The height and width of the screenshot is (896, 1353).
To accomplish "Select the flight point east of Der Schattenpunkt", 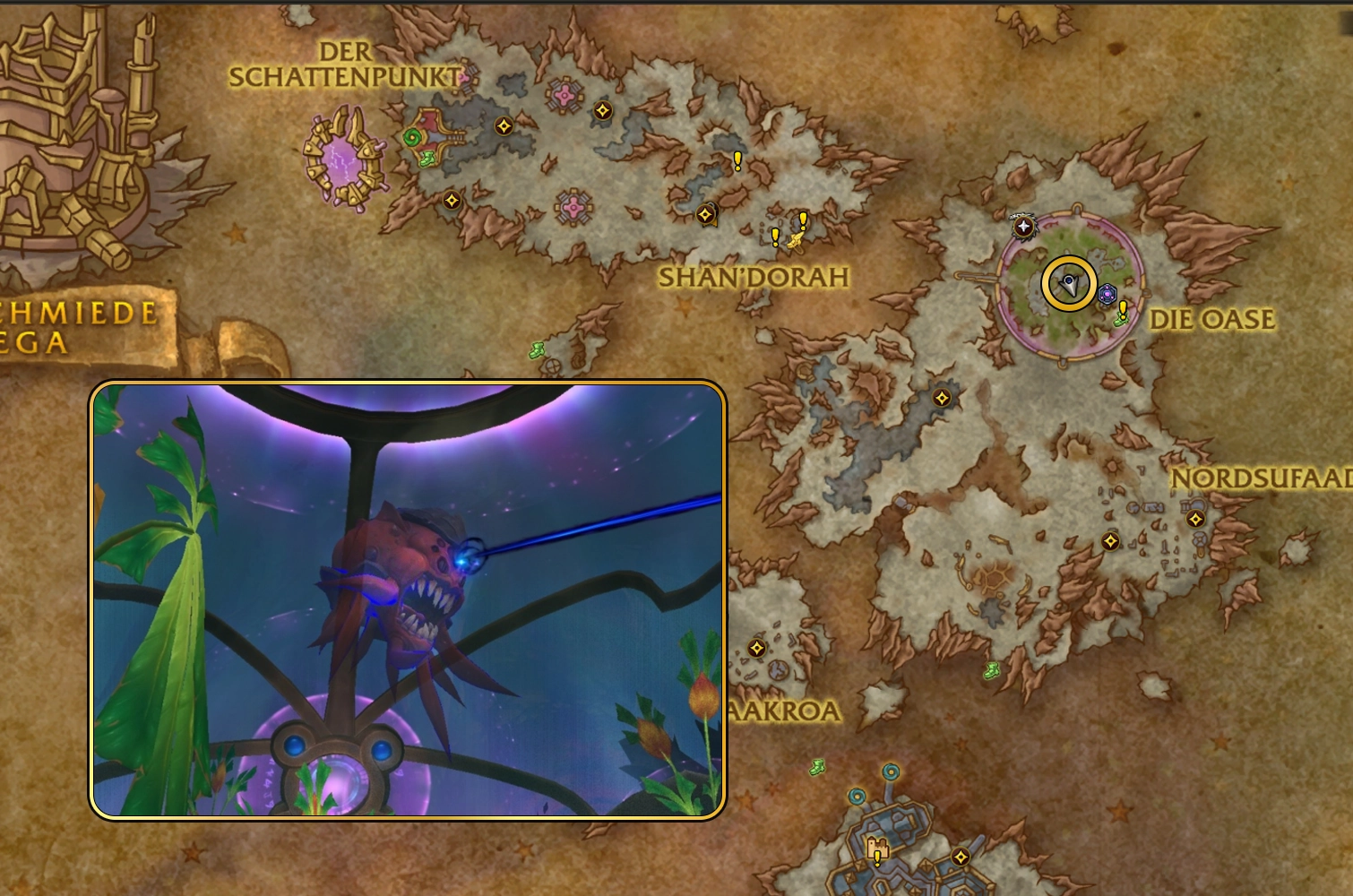I will (x=503, y=124).
